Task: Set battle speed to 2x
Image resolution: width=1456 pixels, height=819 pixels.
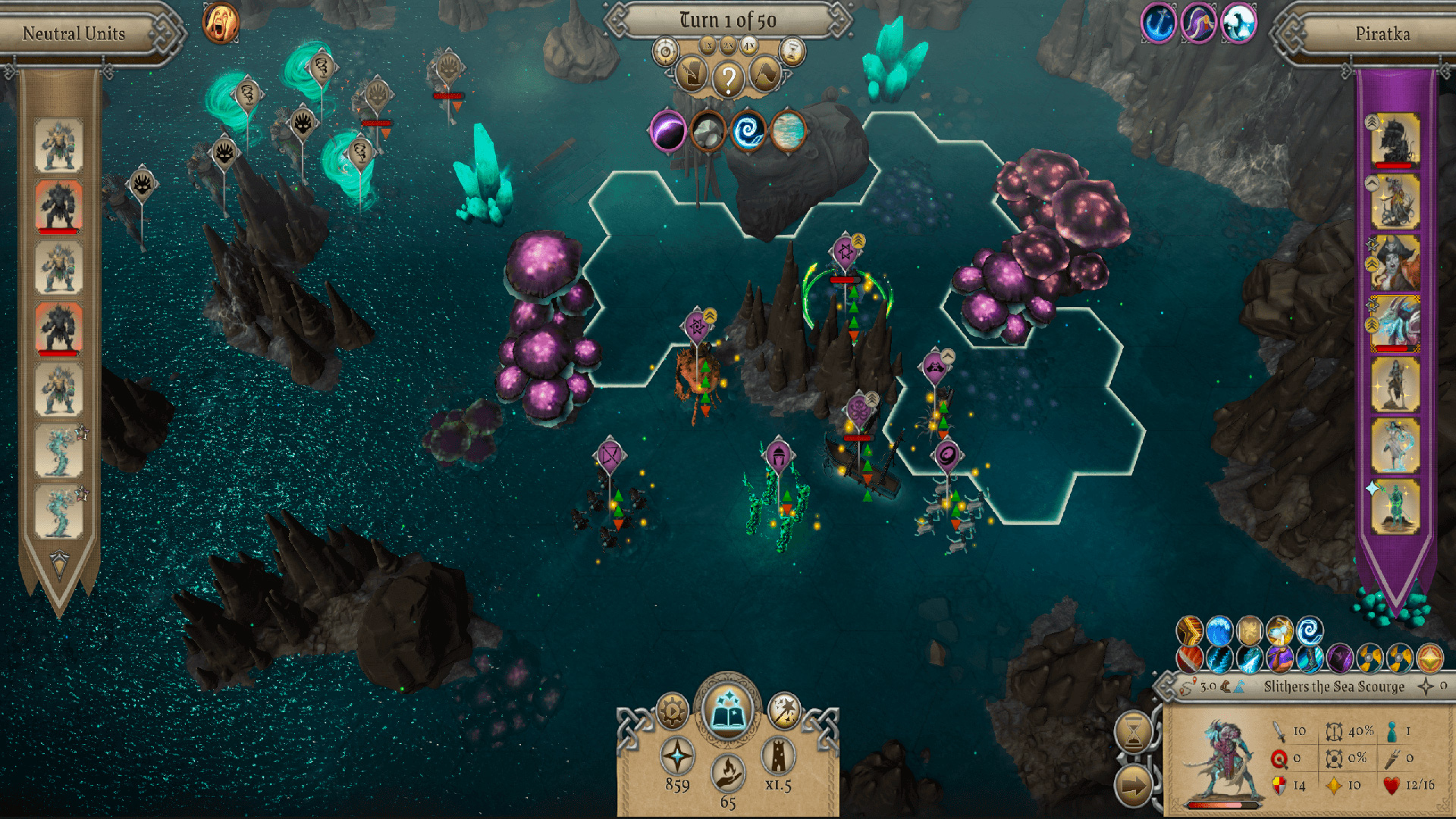Action: [728, 46]
